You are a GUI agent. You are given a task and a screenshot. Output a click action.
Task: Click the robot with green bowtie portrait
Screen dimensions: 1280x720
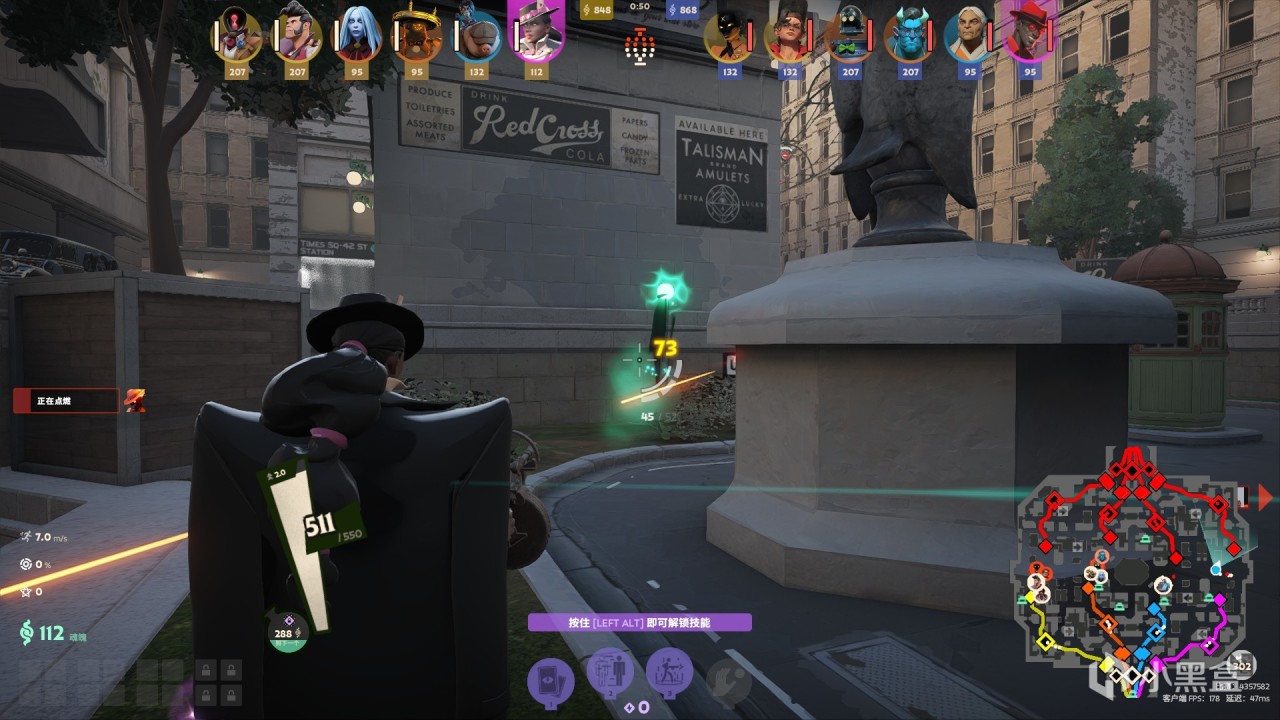click(x=850, y=36)
